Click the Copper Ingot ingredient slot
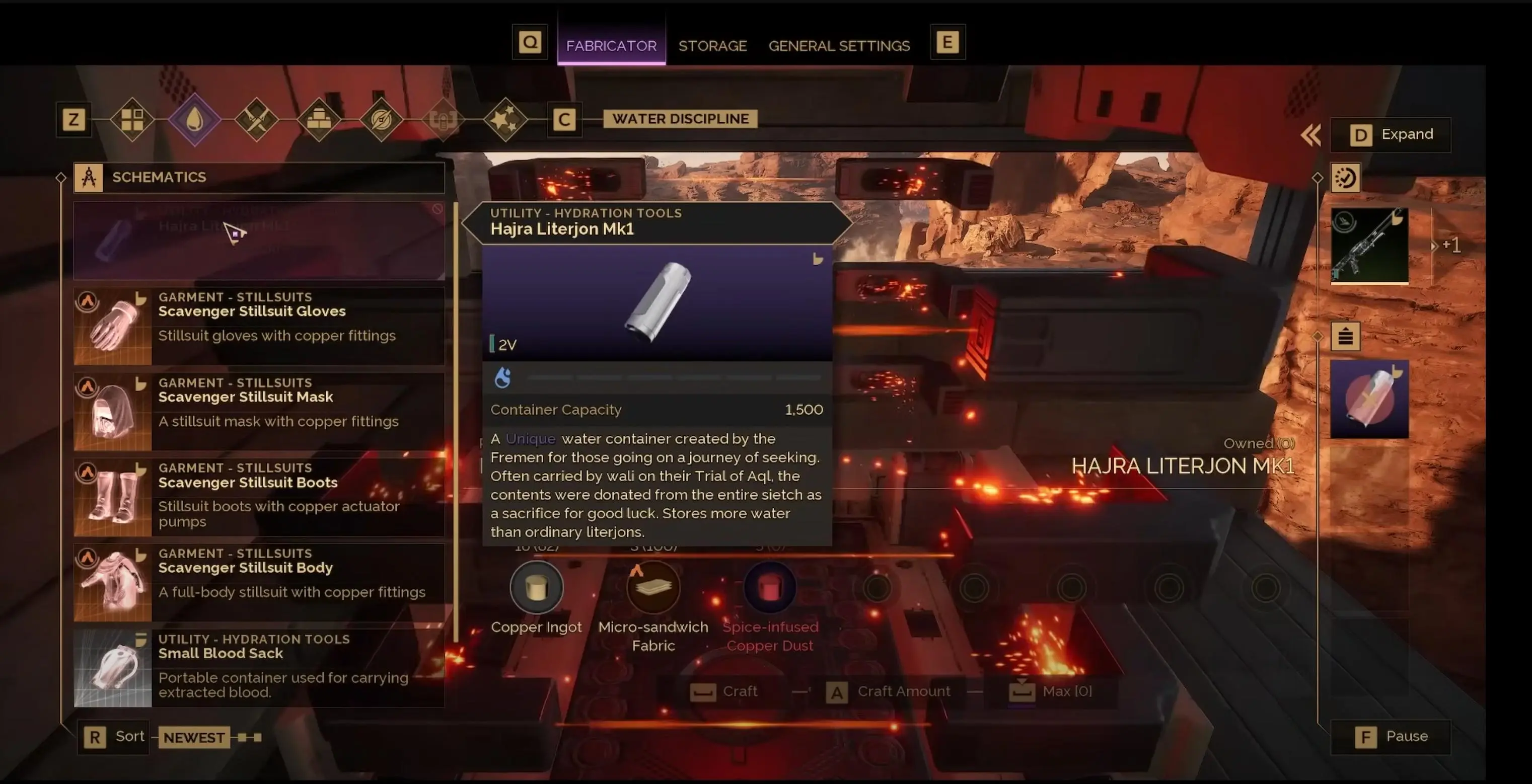The image size is (1532, 784). (x=536, y=588)
